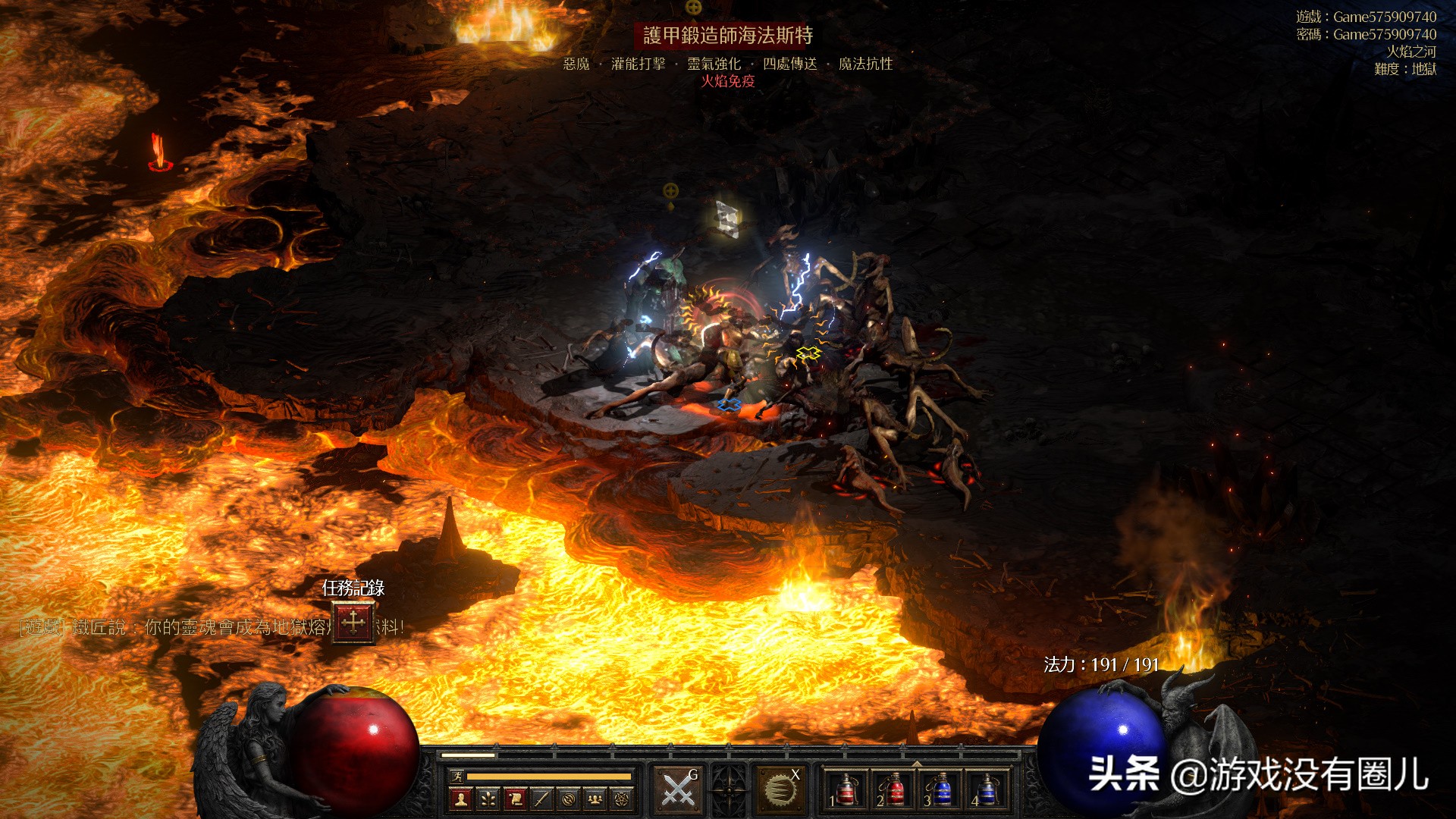Drink the blue potion in belt slot 4
The image size is (1456, 819).
click(987, 789)
